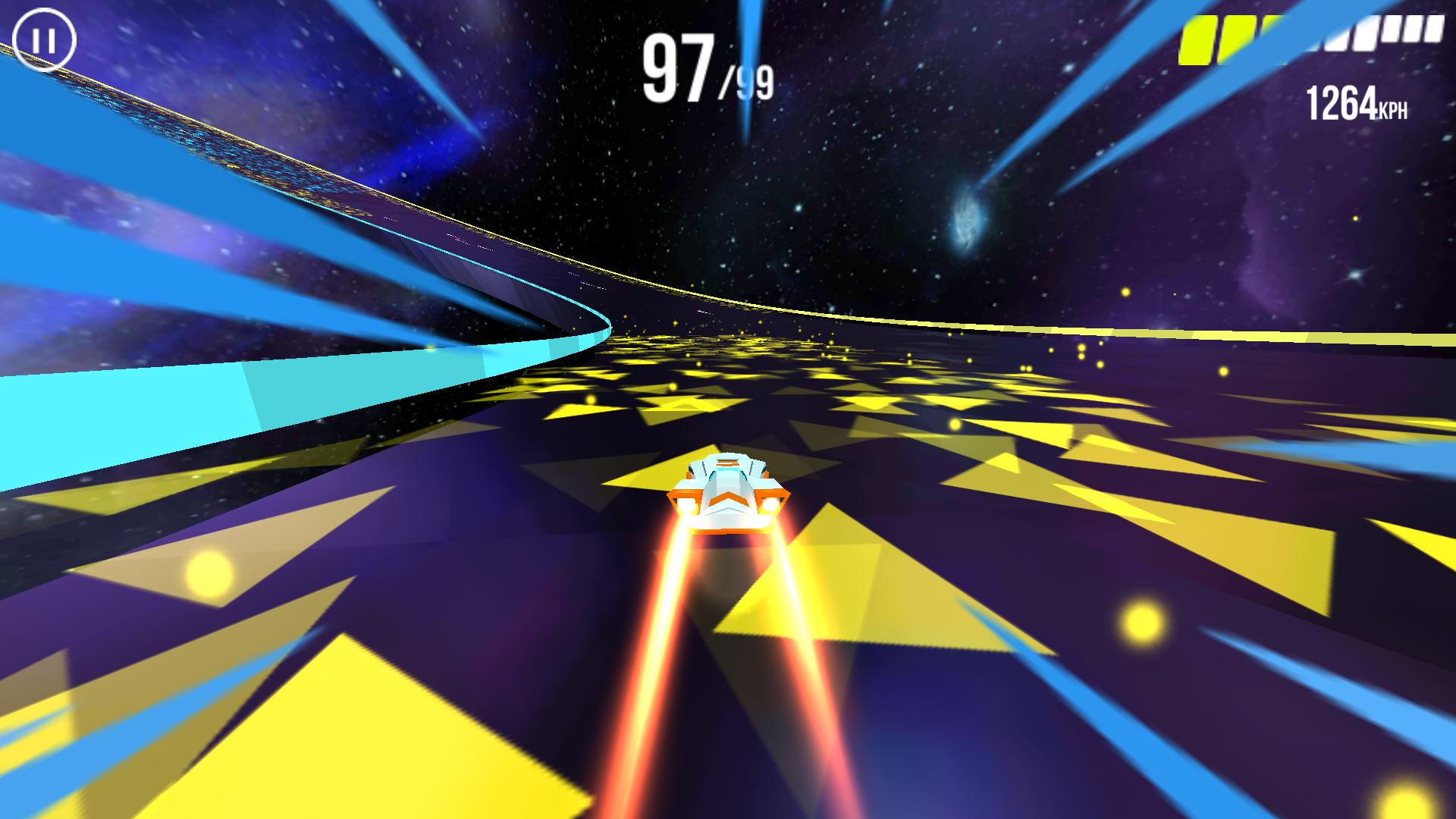Click the first filled boost segment
Image resolution: width=1456 pixels, height=819 pixels.
[x=1200, y=39]
